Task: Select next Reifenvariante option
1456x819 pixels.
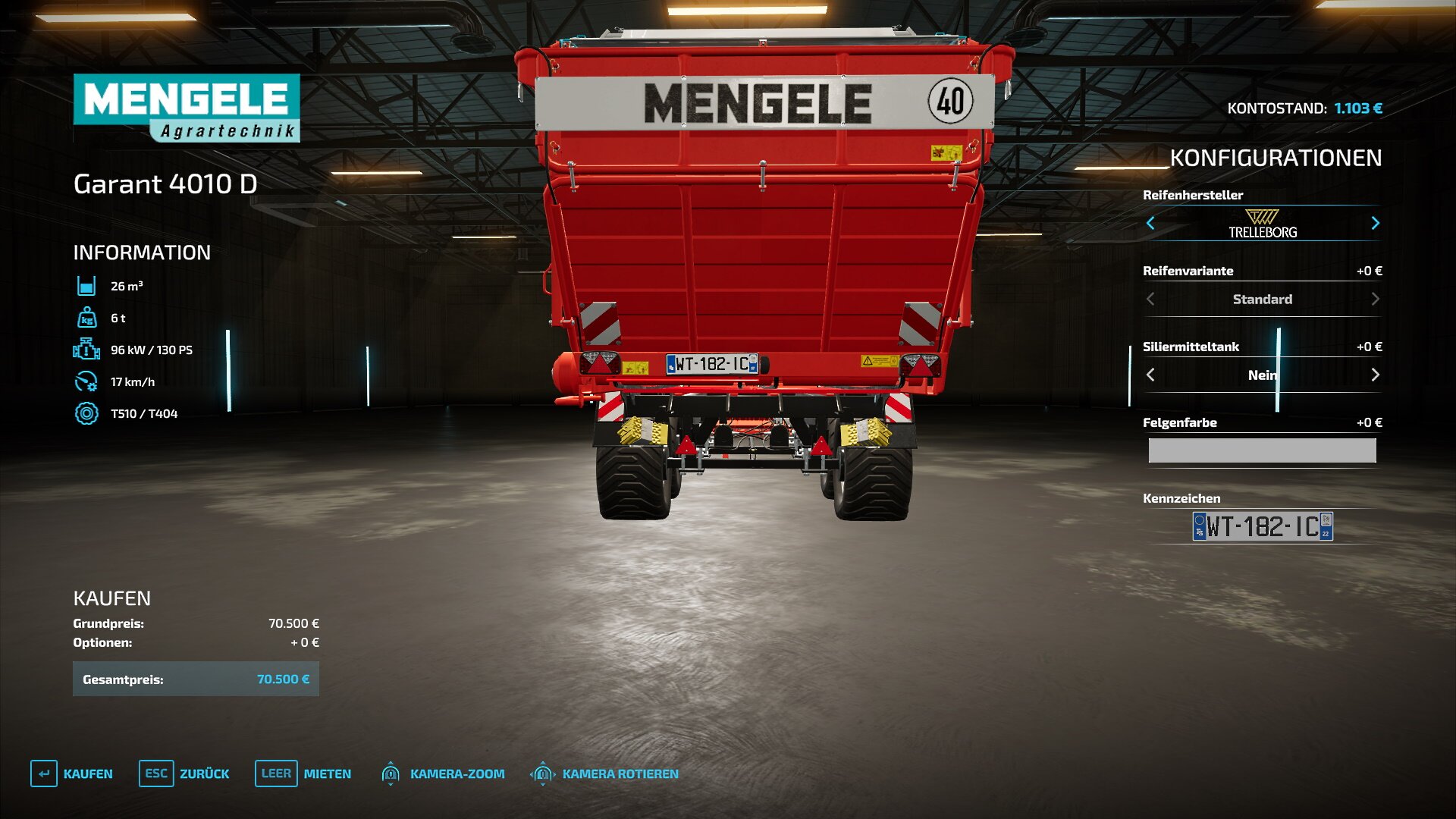Action: pyautogui.click(x=1375, y=299)
